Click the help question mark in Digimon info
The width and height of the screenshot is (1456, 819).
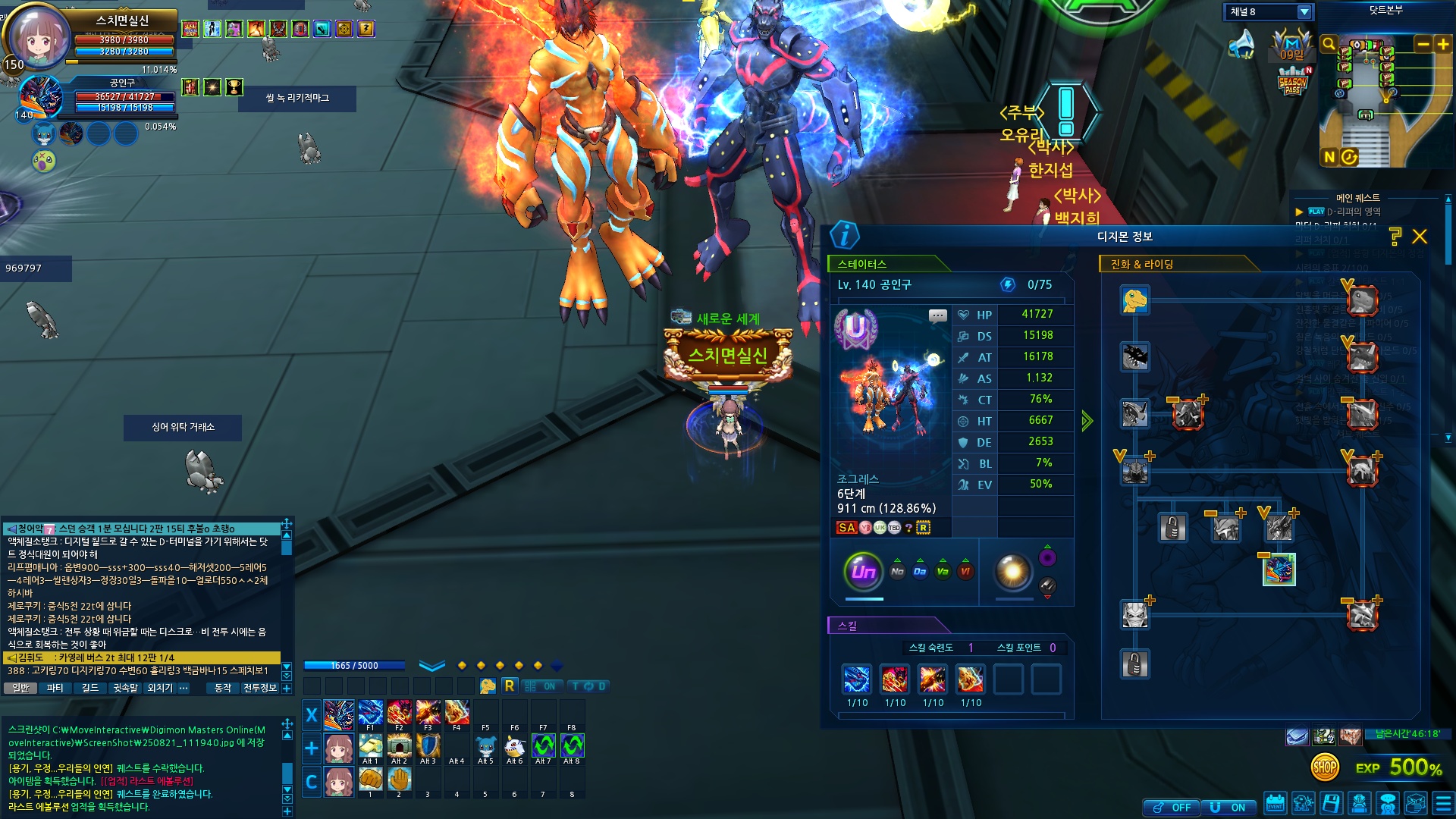[1395, 237]
